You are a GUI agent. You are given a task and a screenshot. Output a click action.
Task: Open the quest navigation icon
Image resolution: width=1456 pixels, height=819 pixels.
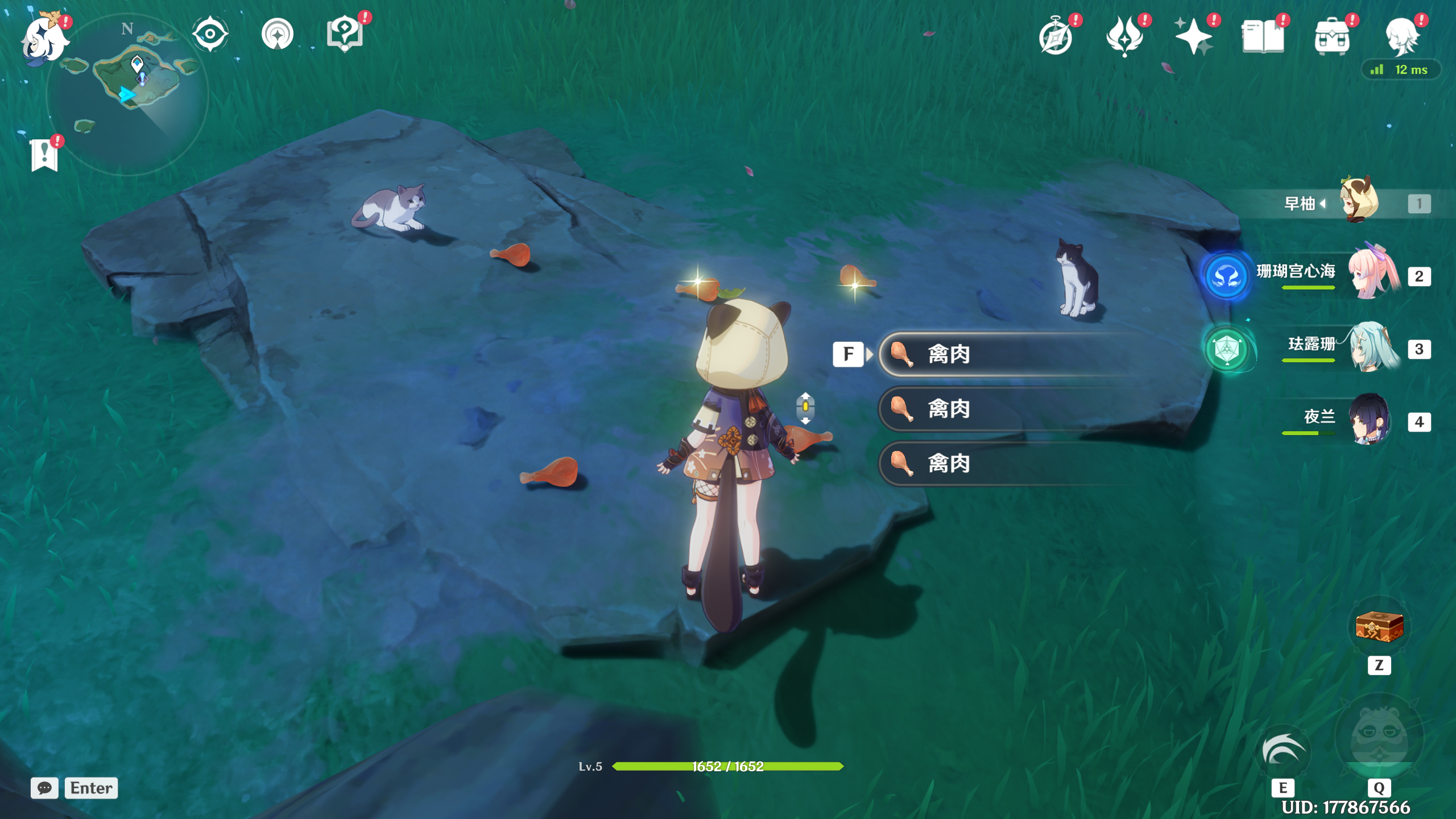point(278,34)
